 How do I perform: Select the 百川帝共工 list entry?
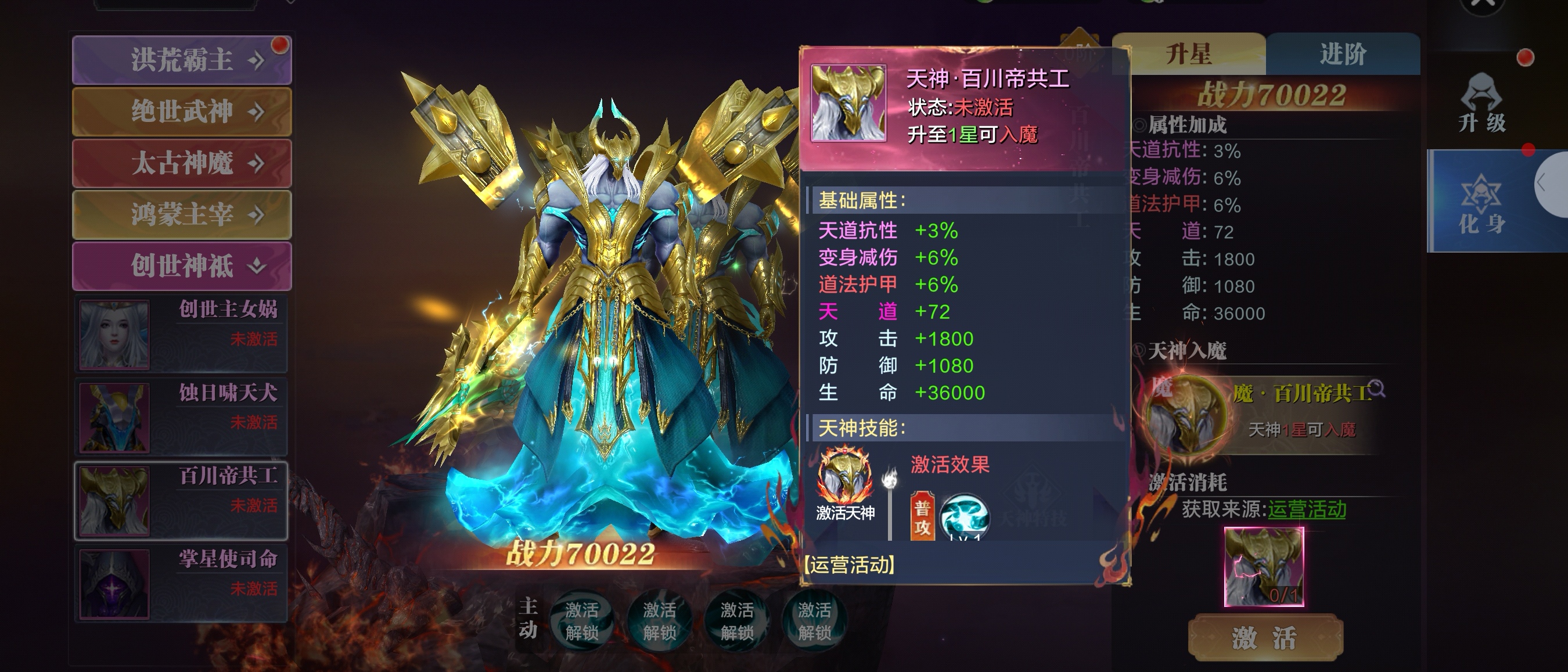(181, 500)
